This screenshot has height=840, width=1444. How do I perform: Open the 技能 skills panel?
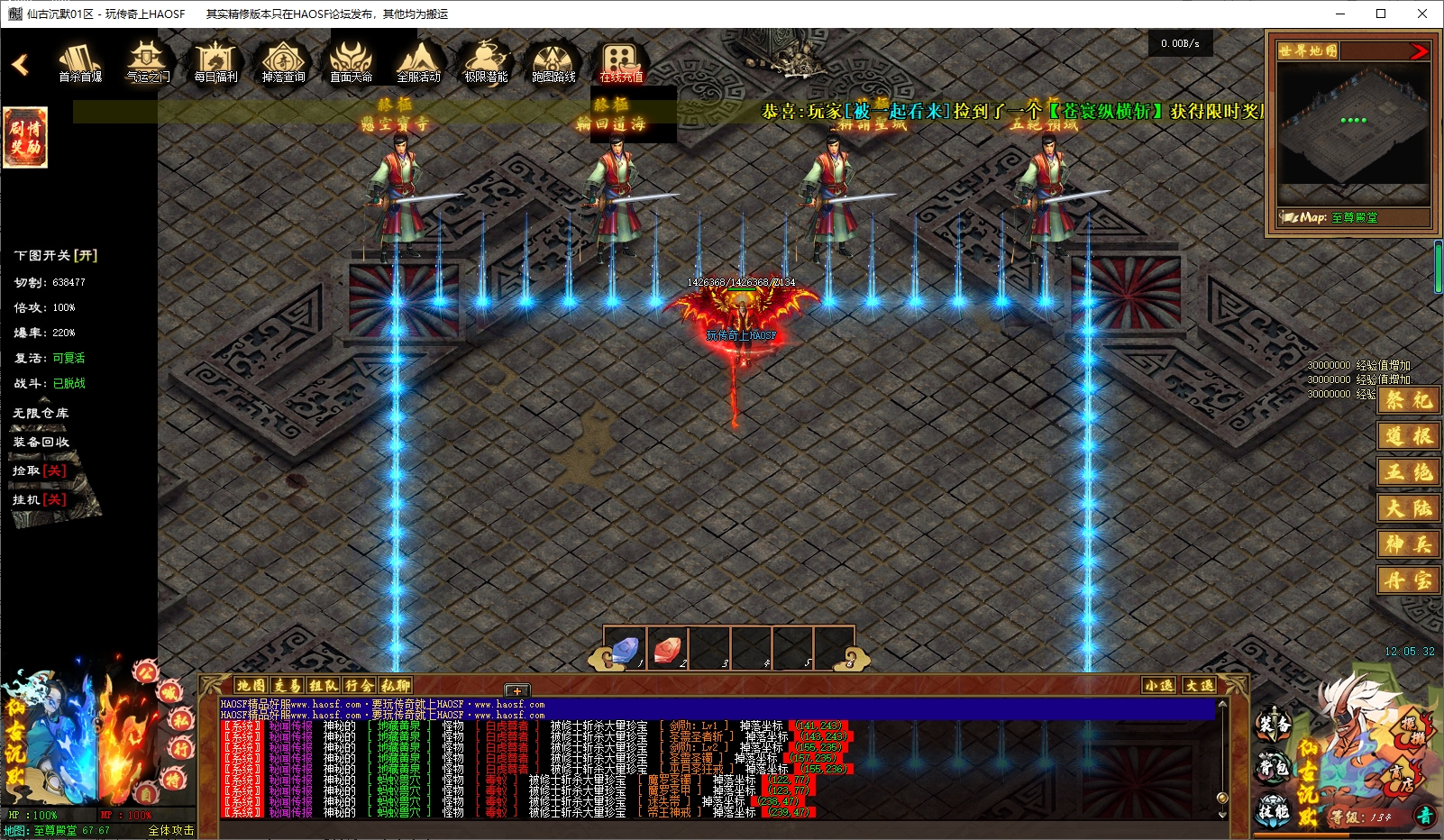coord(1273,811)
